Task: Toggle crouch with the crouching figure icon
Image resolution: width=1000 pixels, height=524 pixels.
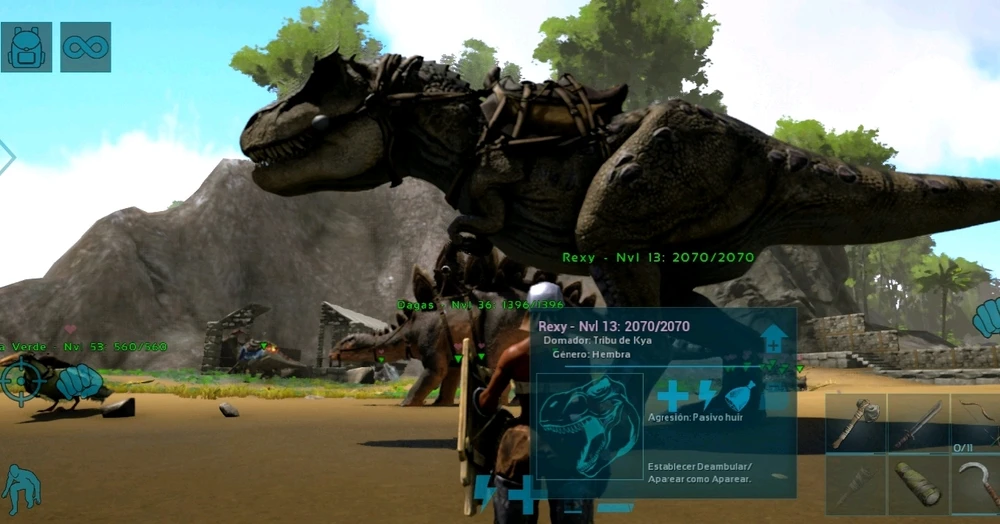Action: pos(20,489)
